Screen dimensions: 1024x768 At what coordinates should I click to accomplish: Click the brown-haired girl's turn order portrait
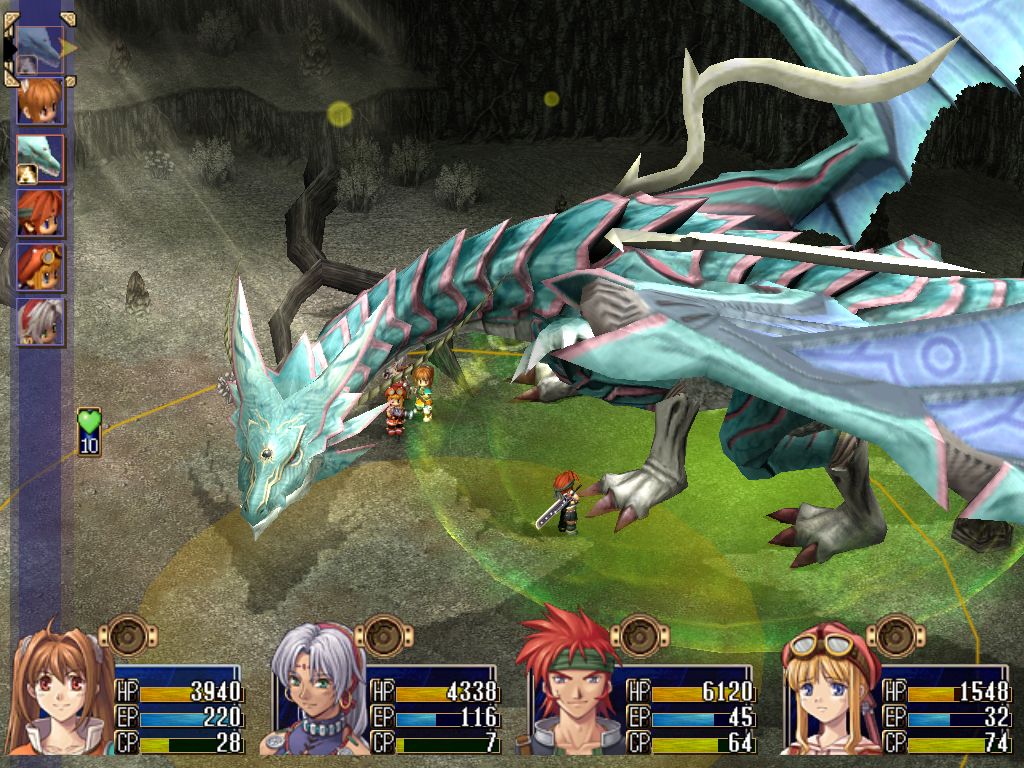40,100
